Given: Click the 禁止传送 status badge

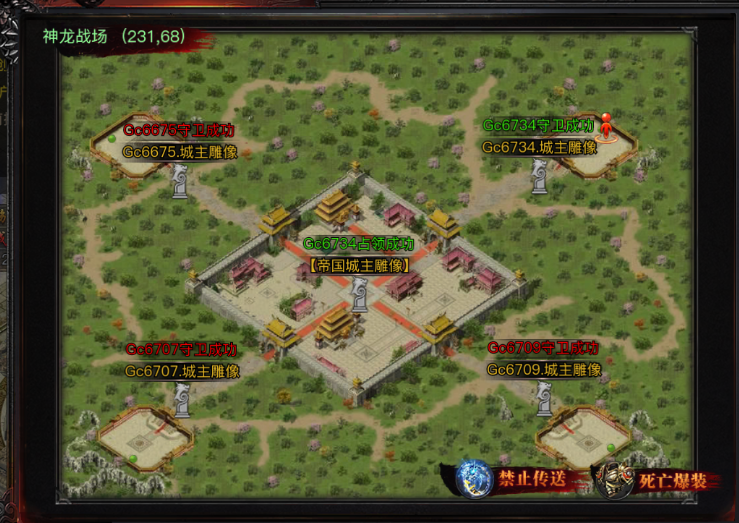Looking at the screenshot, I should click(516, 479).
